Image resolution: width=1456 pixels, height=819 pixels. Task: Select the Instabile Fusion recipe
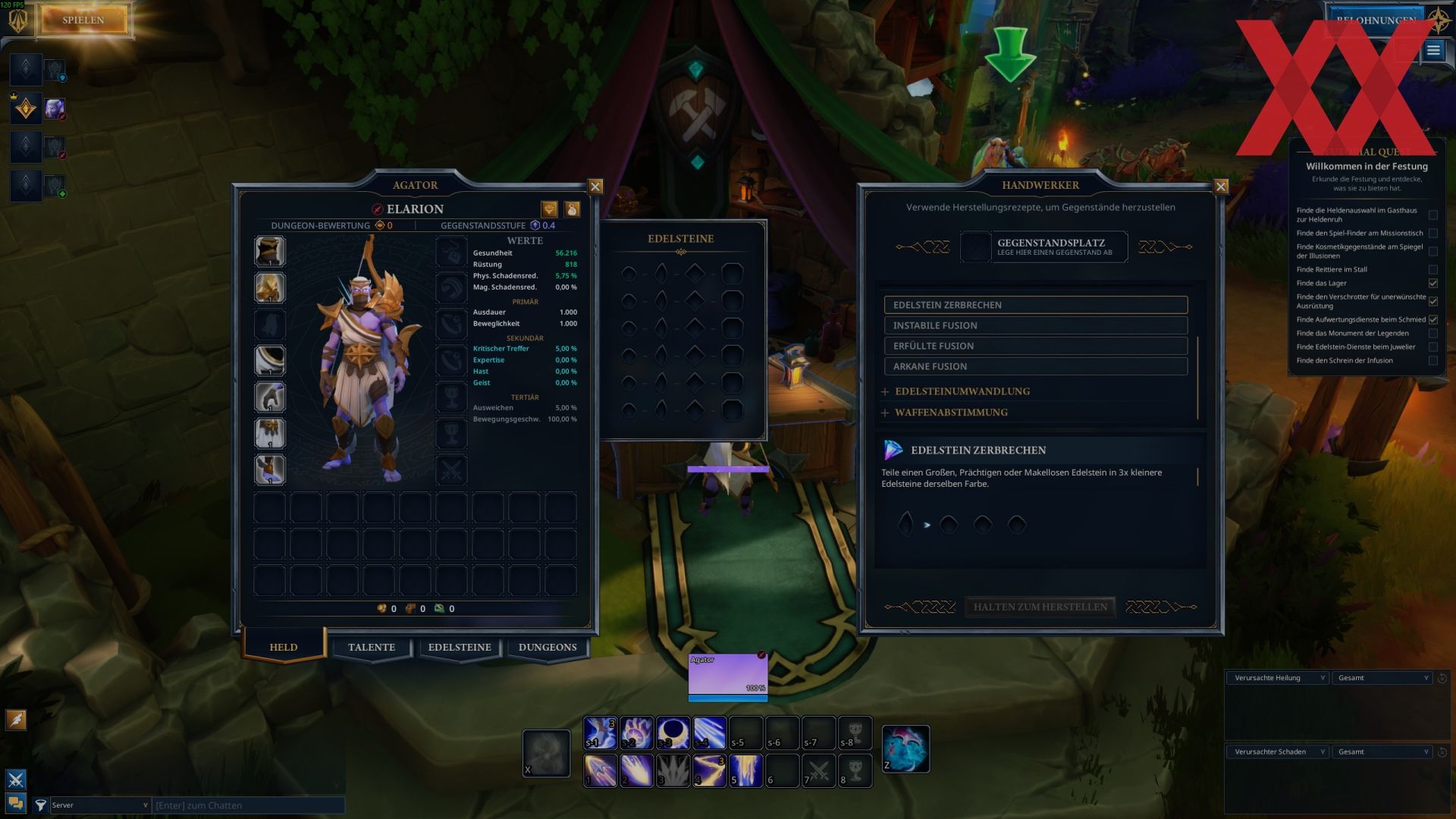coord(1035,325)
